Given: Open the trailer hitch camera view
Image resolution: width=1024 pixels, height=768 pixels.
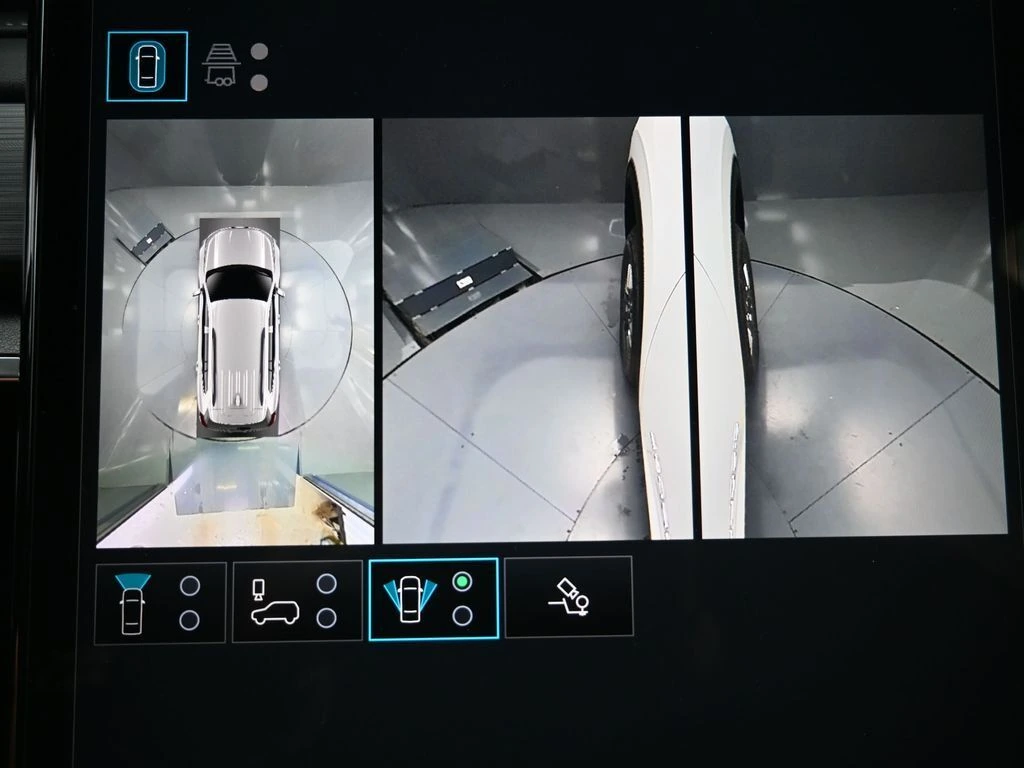Looking at the screenshot, I should [x=222, y=66].
